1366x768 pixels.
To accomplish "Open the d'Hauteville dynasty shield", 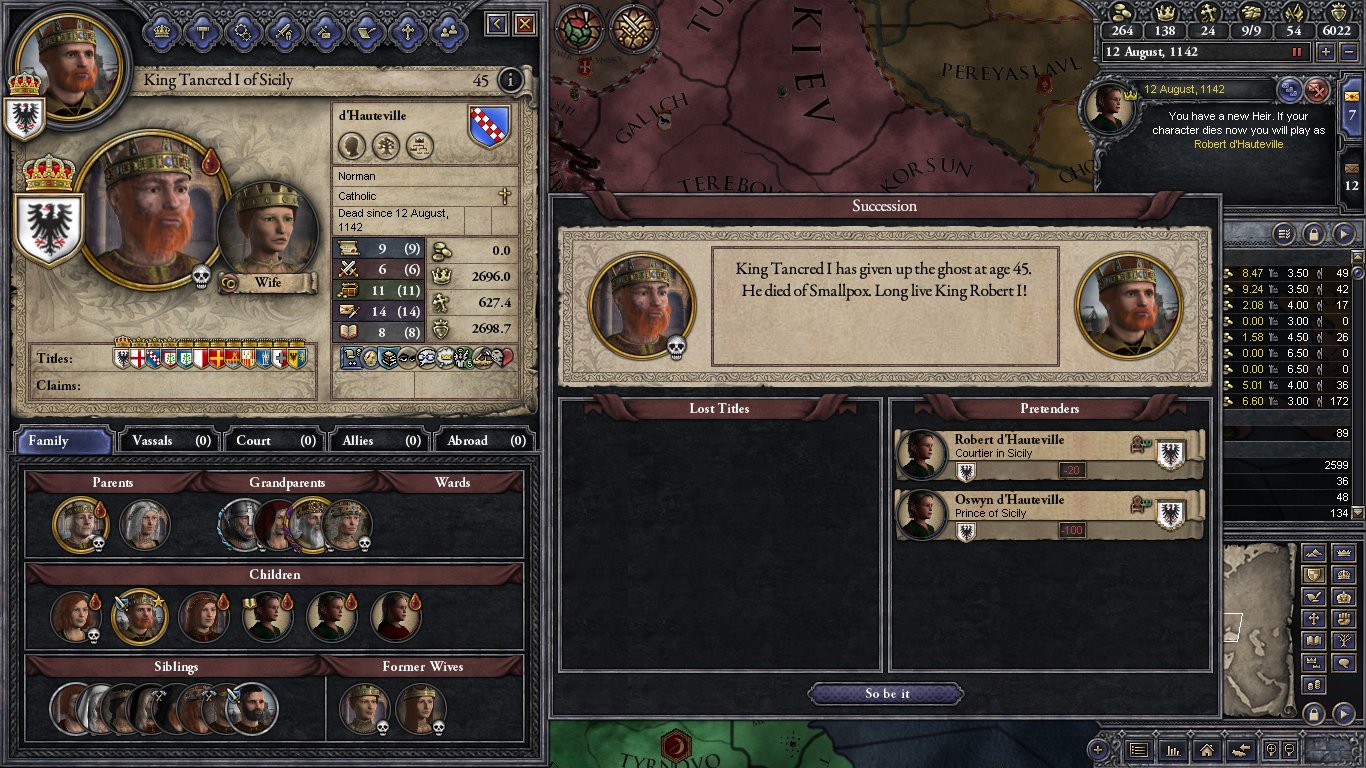I will pyautogui.click(x=489, y=127).
